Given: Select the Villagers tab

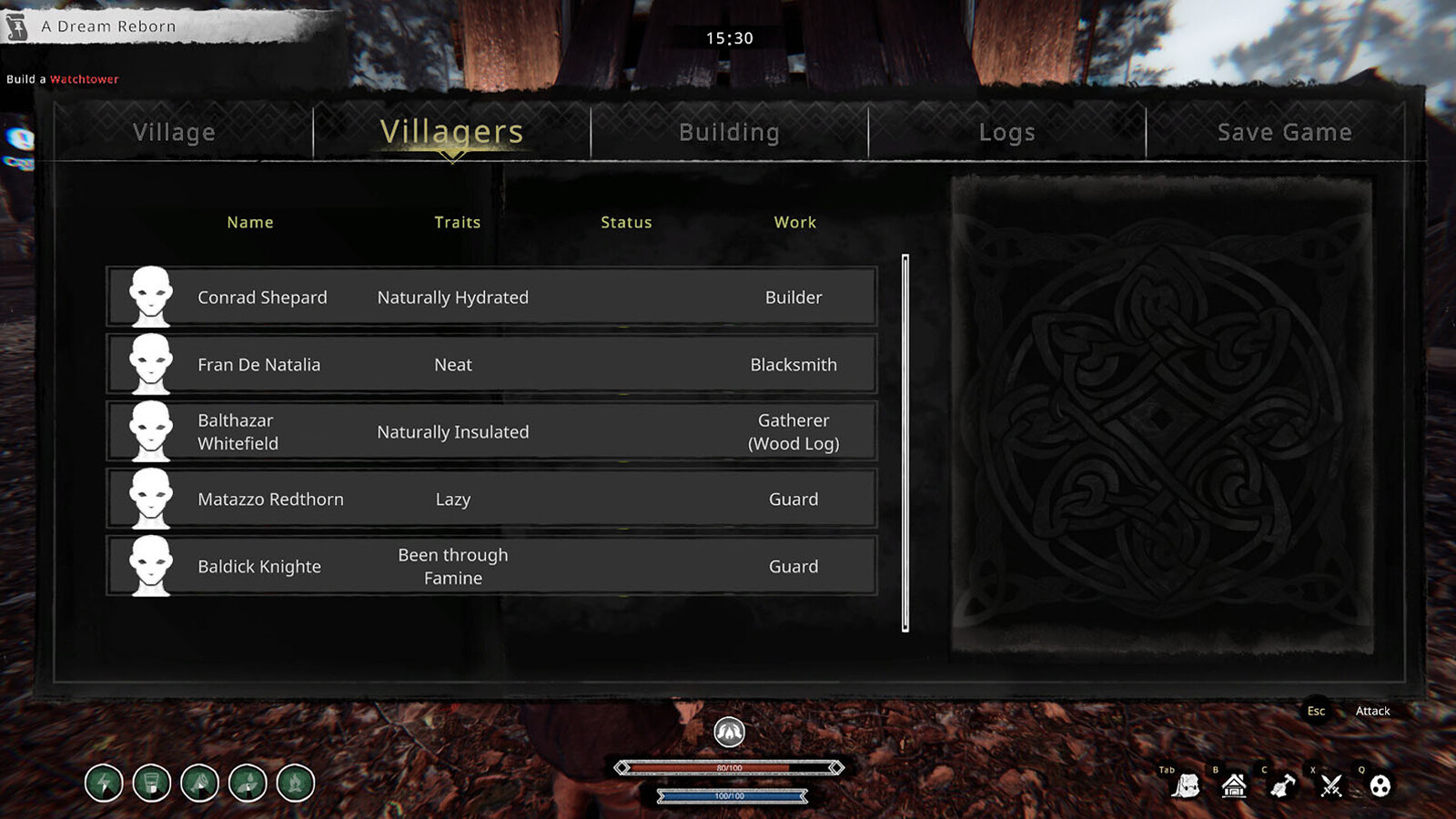Looking at the screenshot, I should coord(451,133).
